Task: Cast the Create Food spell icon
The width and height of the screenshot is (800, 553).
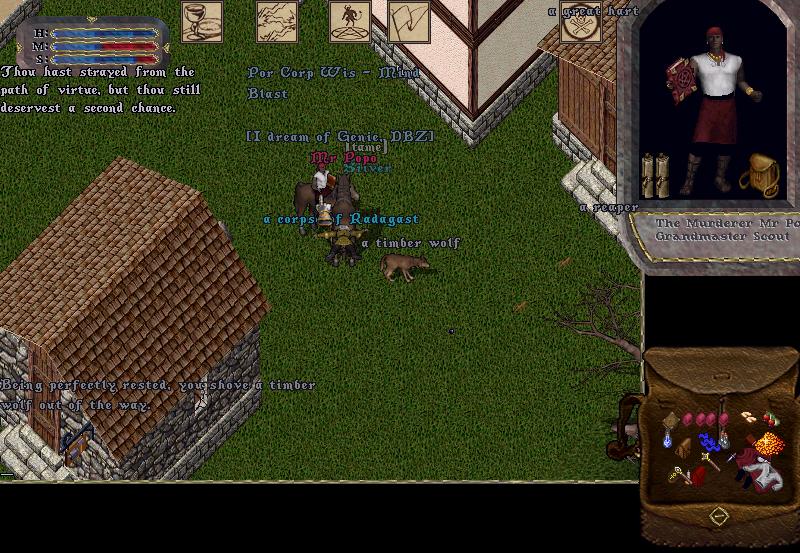Action: tap(202, 21)
